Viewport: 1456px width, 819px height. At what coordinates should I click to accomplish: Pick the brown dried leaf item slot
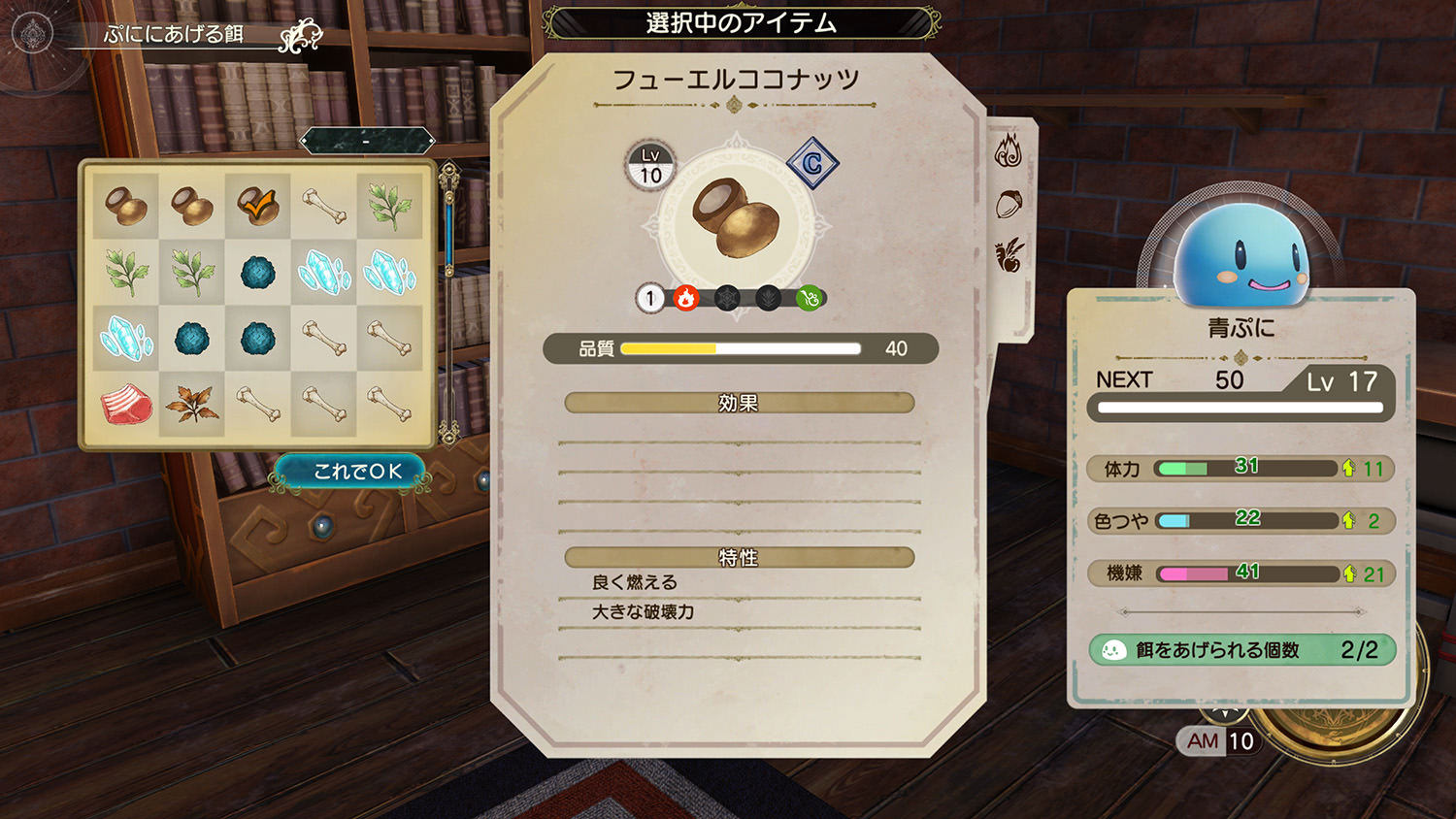tap(192, 404)
